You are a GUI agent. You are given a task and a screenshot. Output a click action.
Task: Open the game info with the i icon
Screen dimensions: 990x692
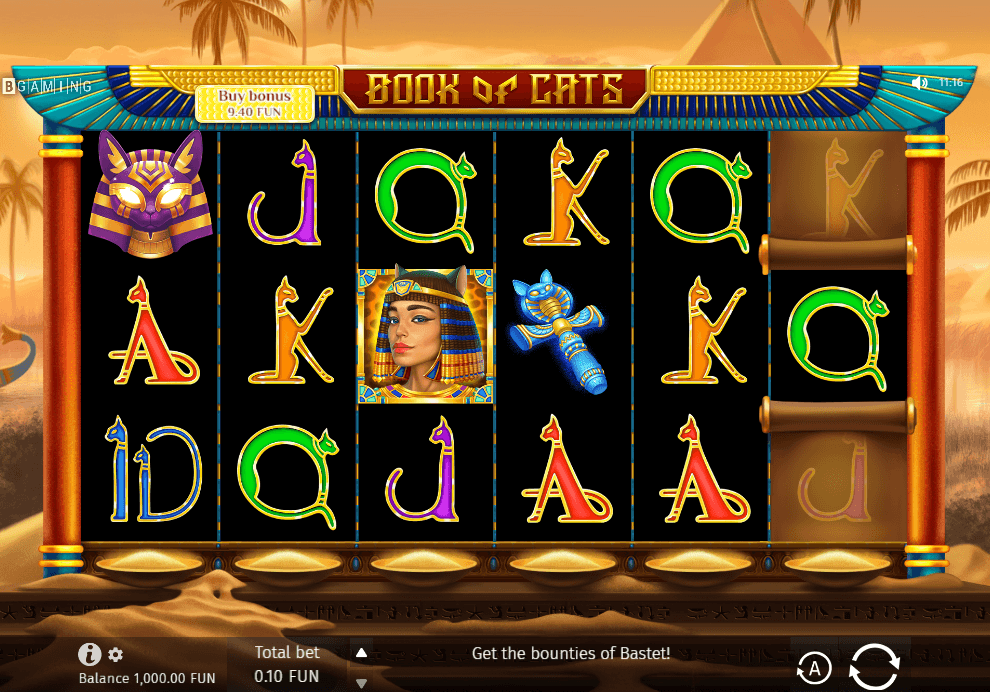pyautogui.click(x=90, y=654)
